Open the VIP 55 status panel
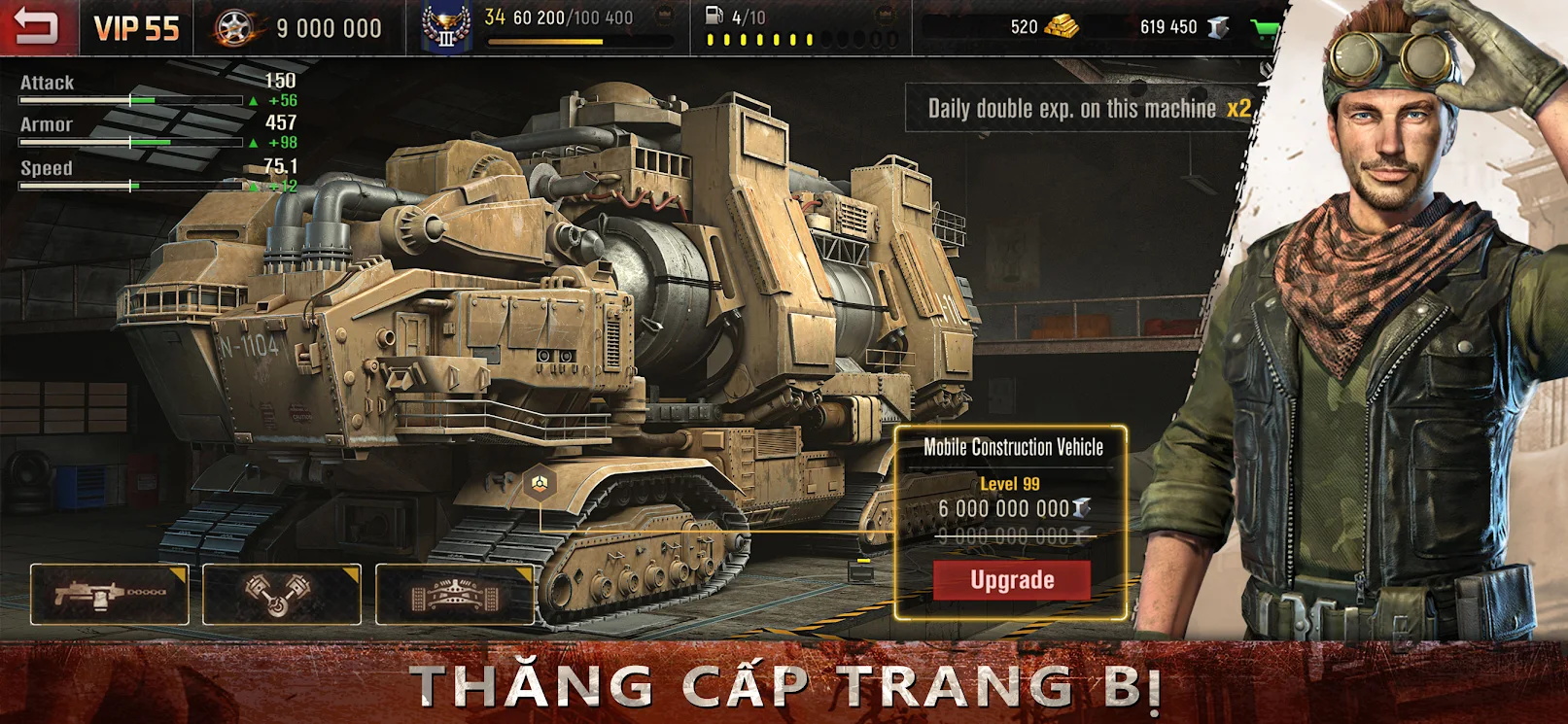 (136, 28)
